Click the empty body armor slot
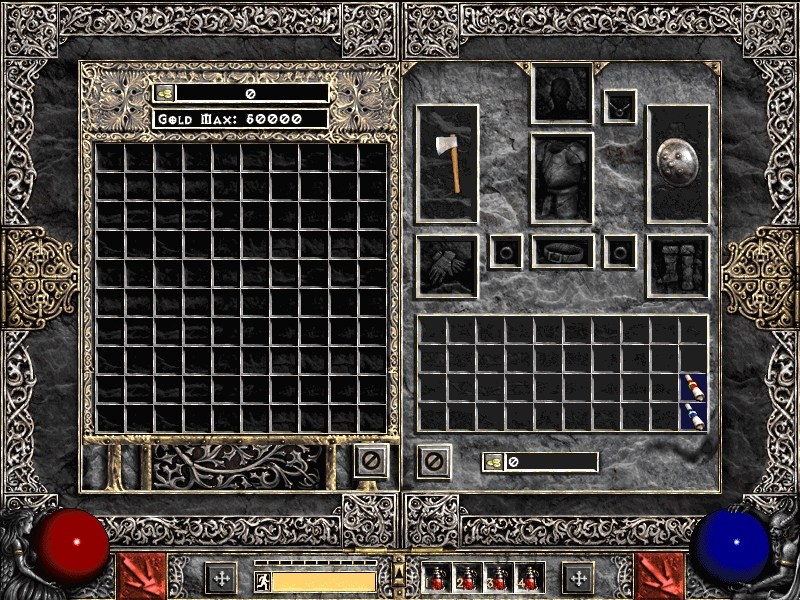This screenshot has width=800, height=600. click(562, 178)
